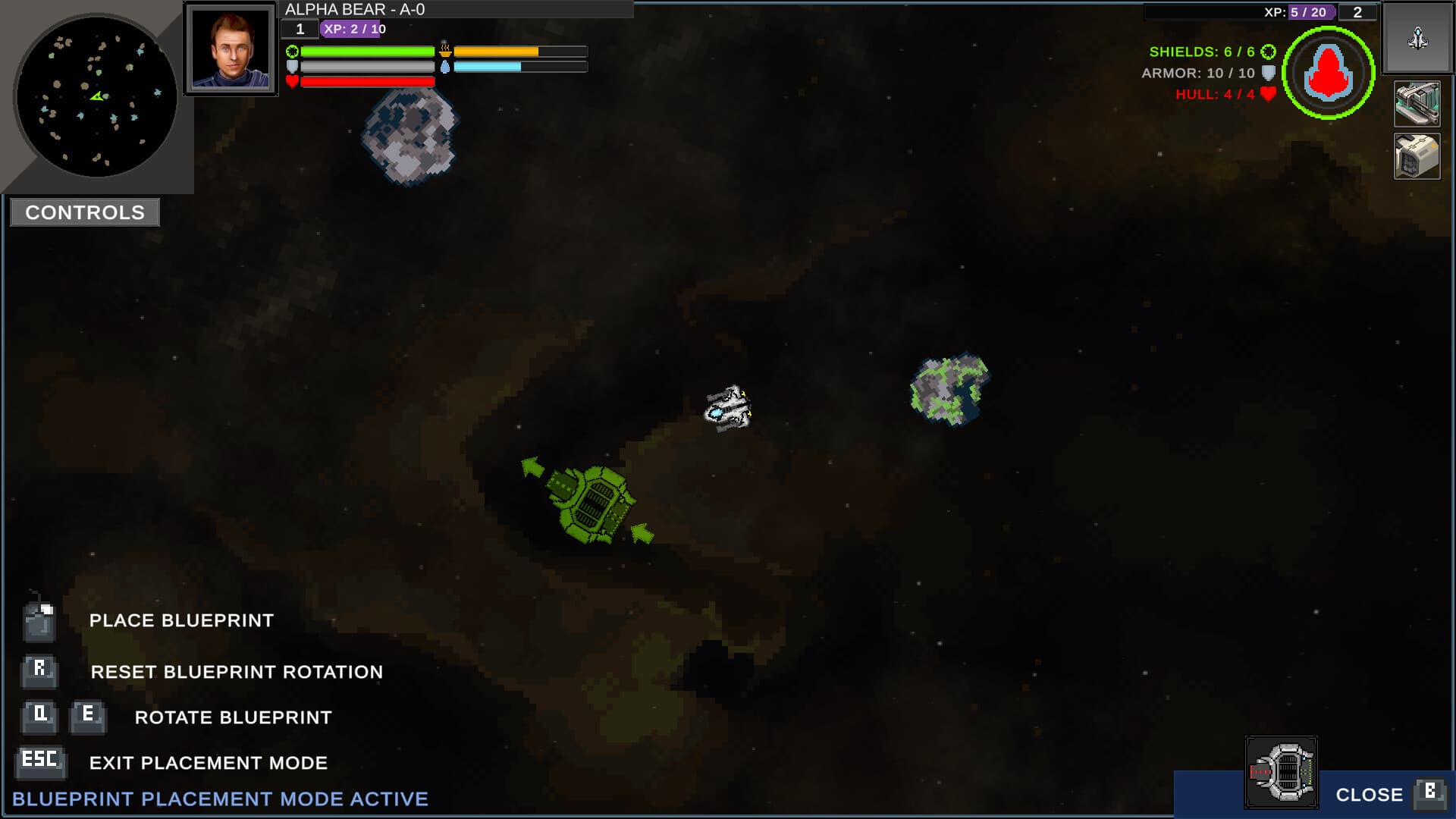Click the red ship silhouette status display
Viewport: 1456px width, 819px height.
[1329, 71]
